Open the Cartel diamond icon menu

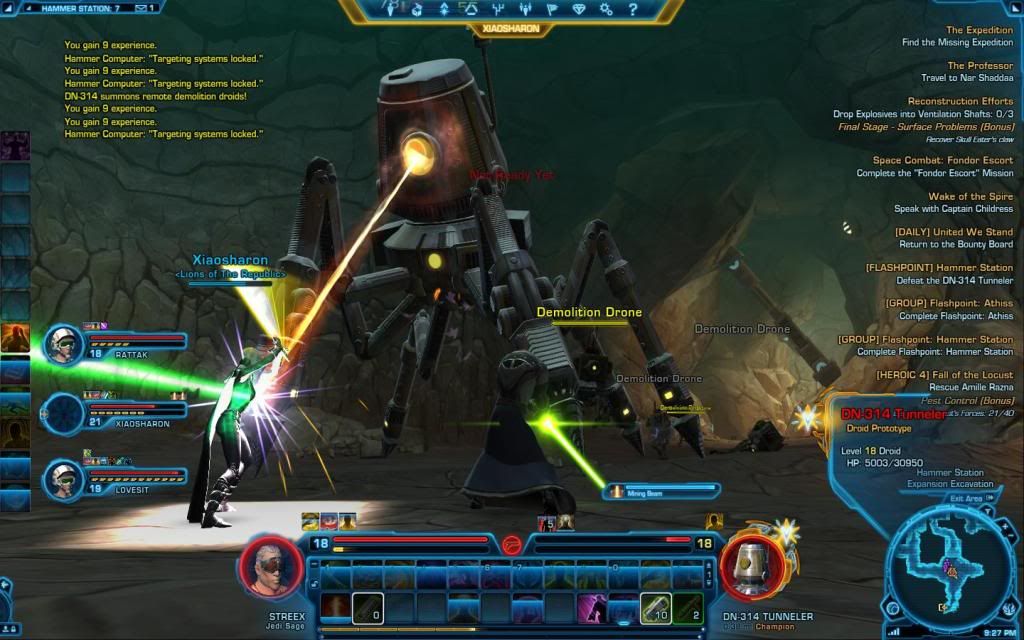[579, 9]
